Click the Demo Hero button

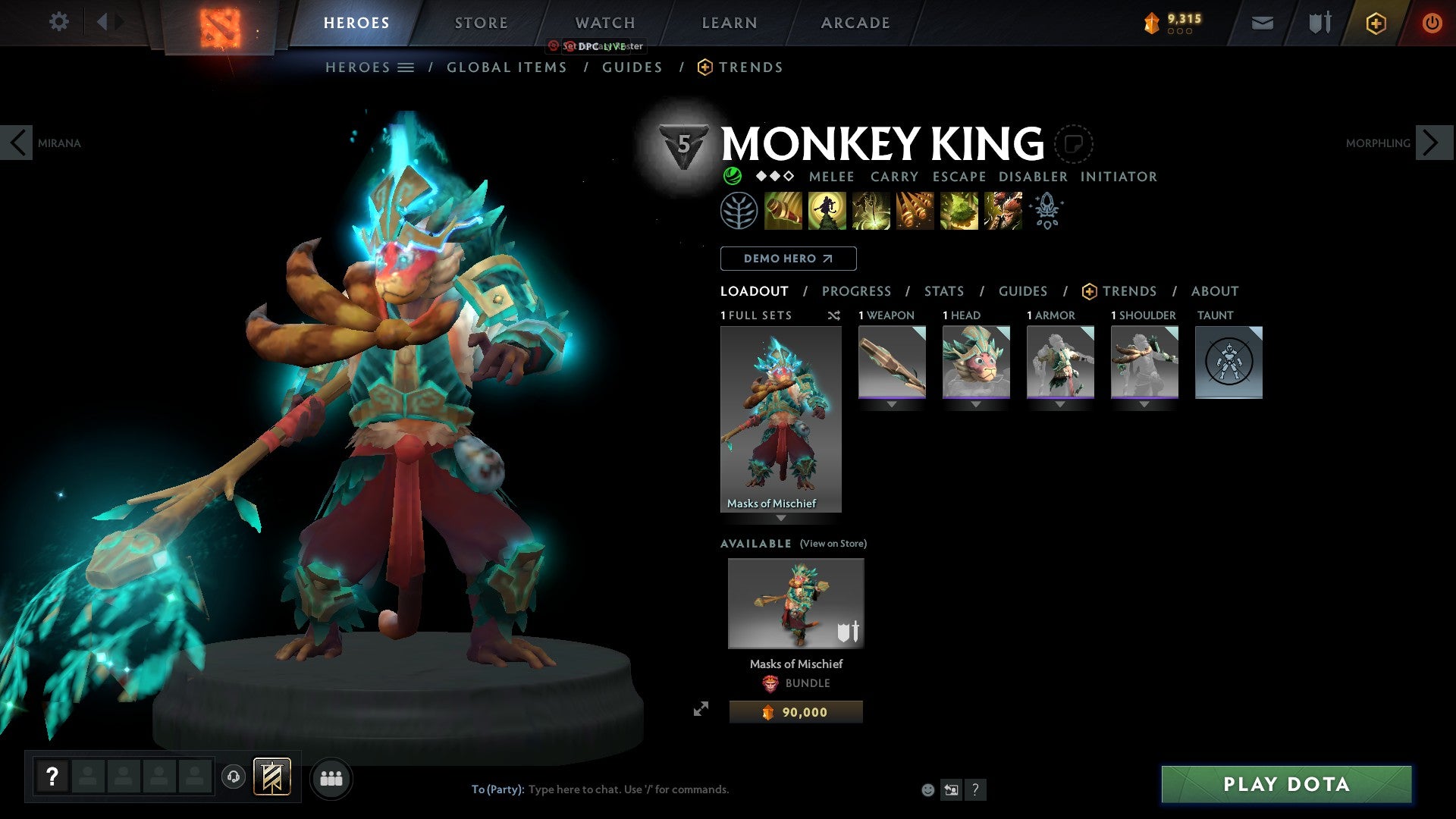[x=787, y=258]
